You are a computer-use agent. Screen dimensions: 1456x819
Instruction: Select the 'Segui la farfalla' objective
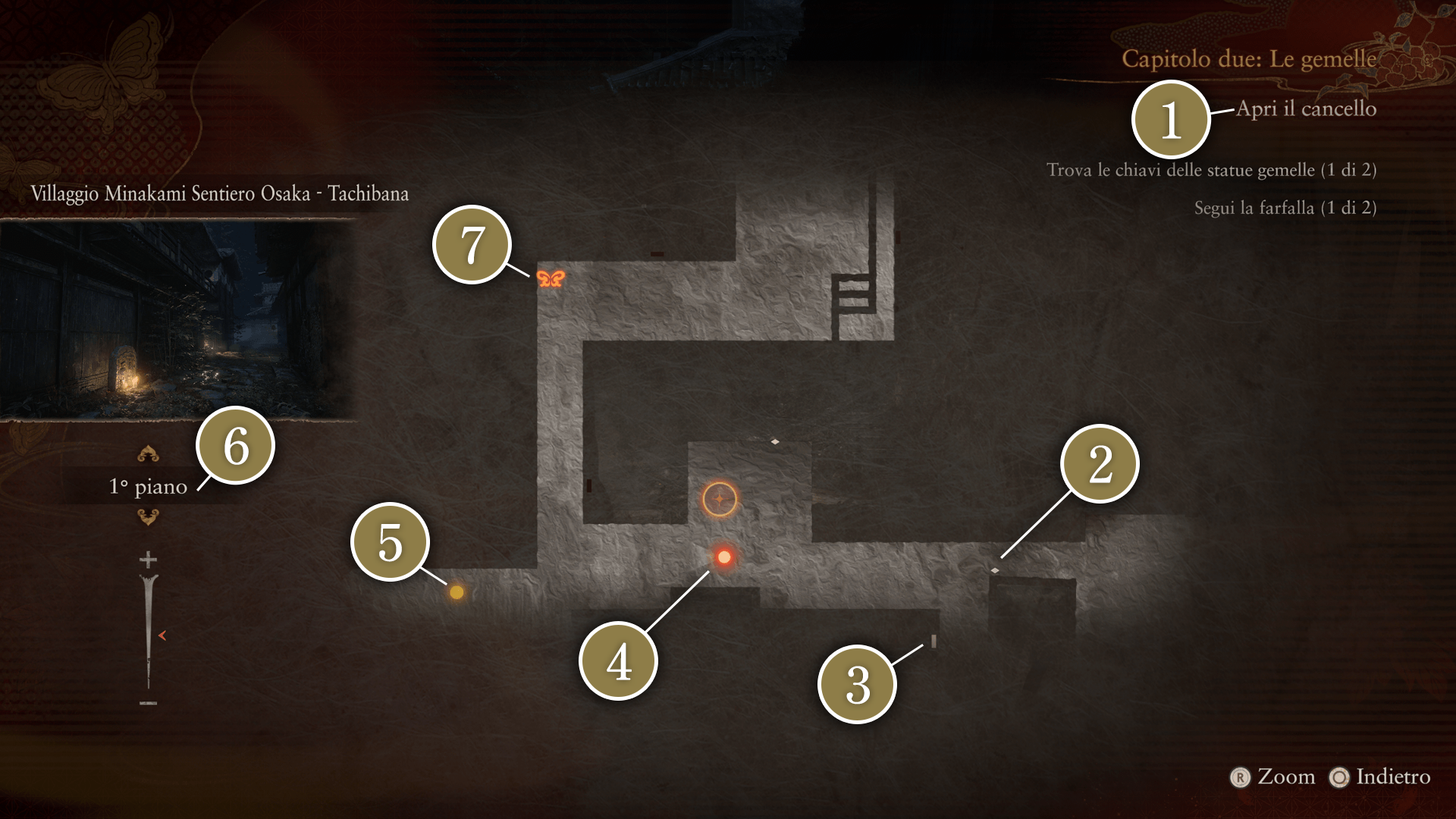tap(1285, 208)
